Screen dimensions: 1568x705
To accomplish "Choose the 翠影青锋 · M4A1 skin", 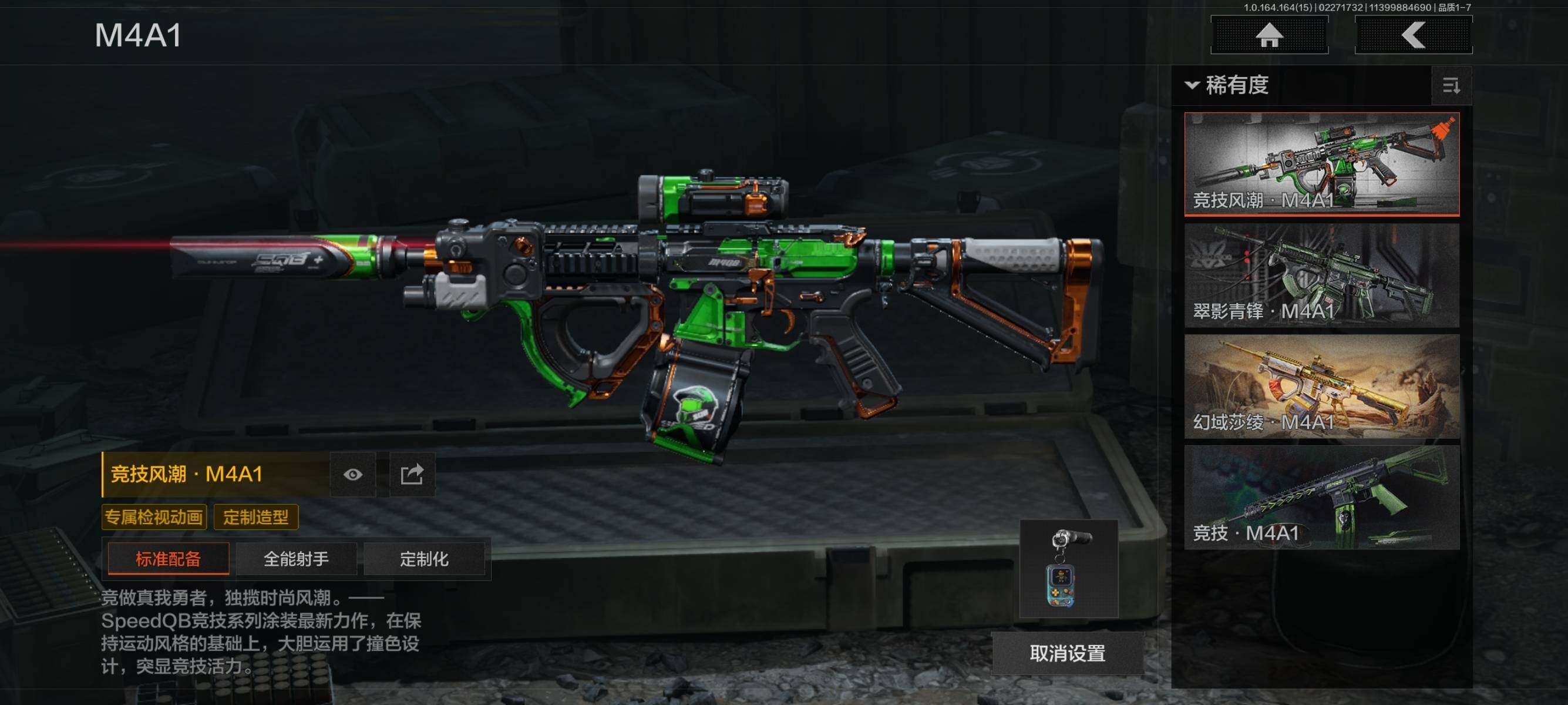I will point(1321,275).
